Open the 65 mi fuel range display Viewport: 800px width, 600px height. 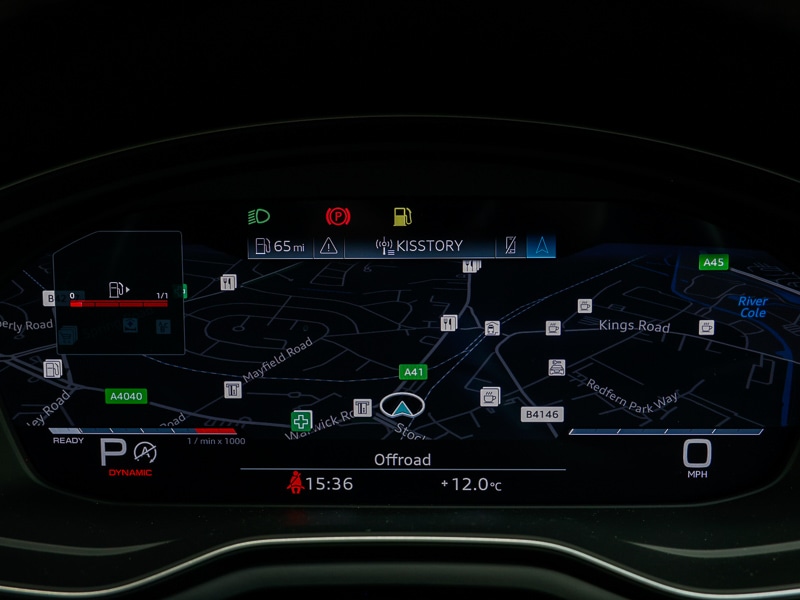280,246
